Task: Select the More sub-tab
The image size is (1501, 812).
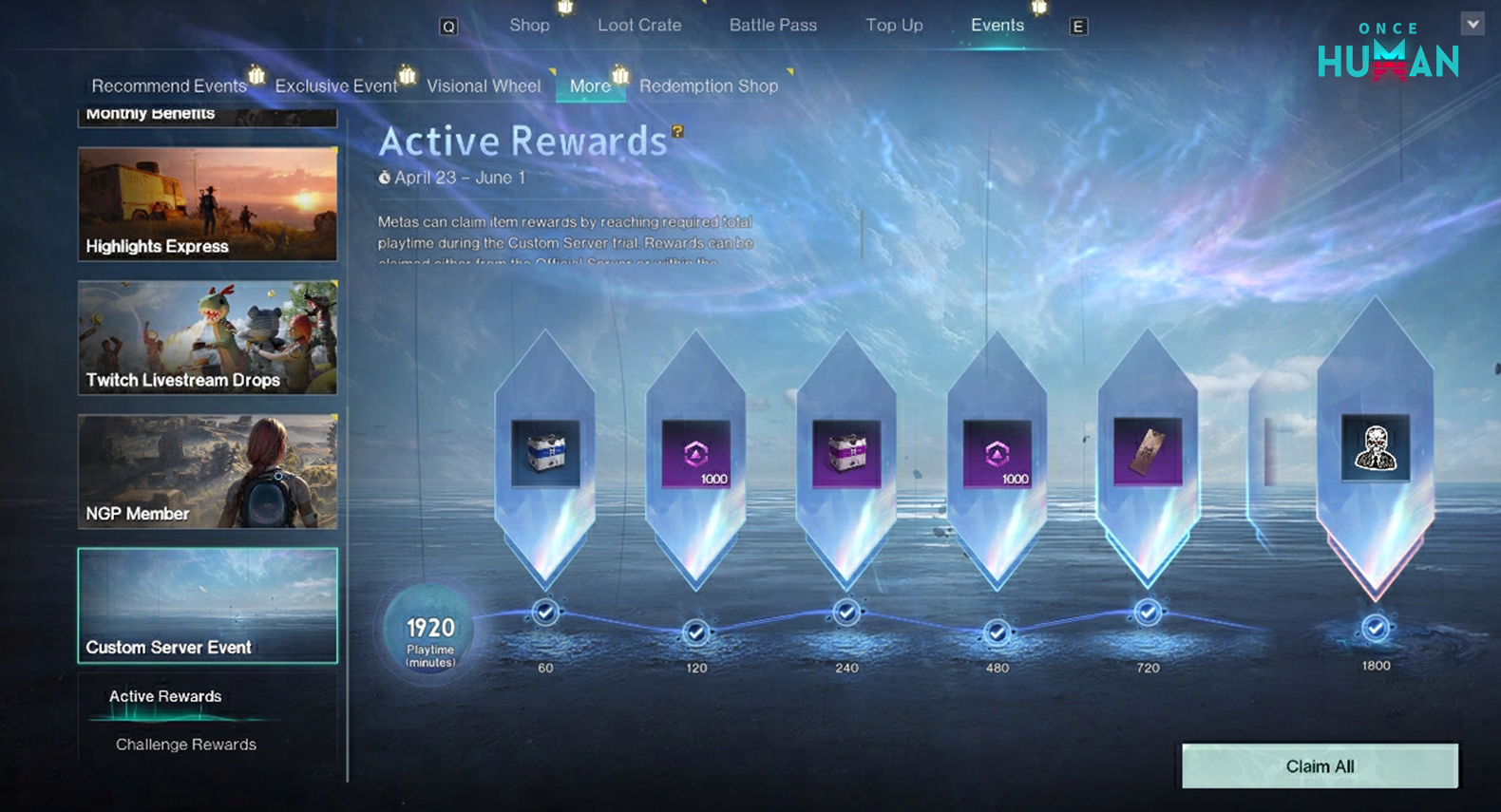Action: tap(590, 86)
